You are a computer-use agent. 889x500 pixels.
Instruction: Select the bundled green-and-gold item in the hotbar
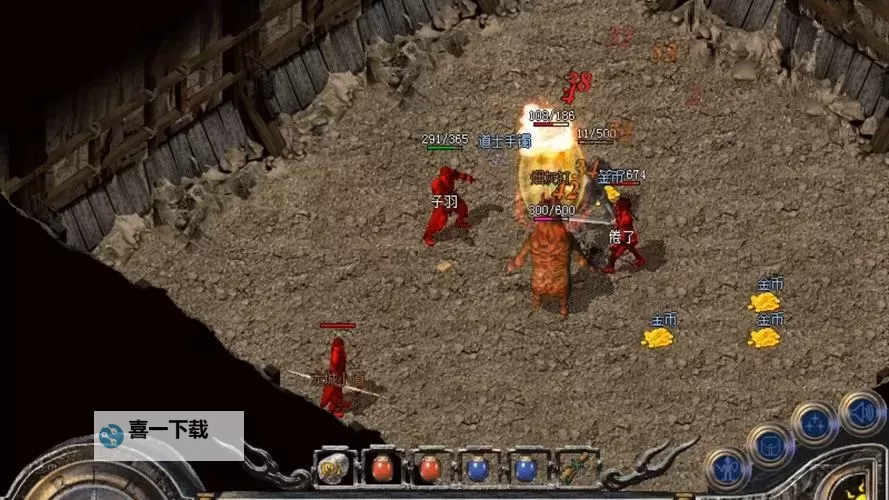click(575, 468)
